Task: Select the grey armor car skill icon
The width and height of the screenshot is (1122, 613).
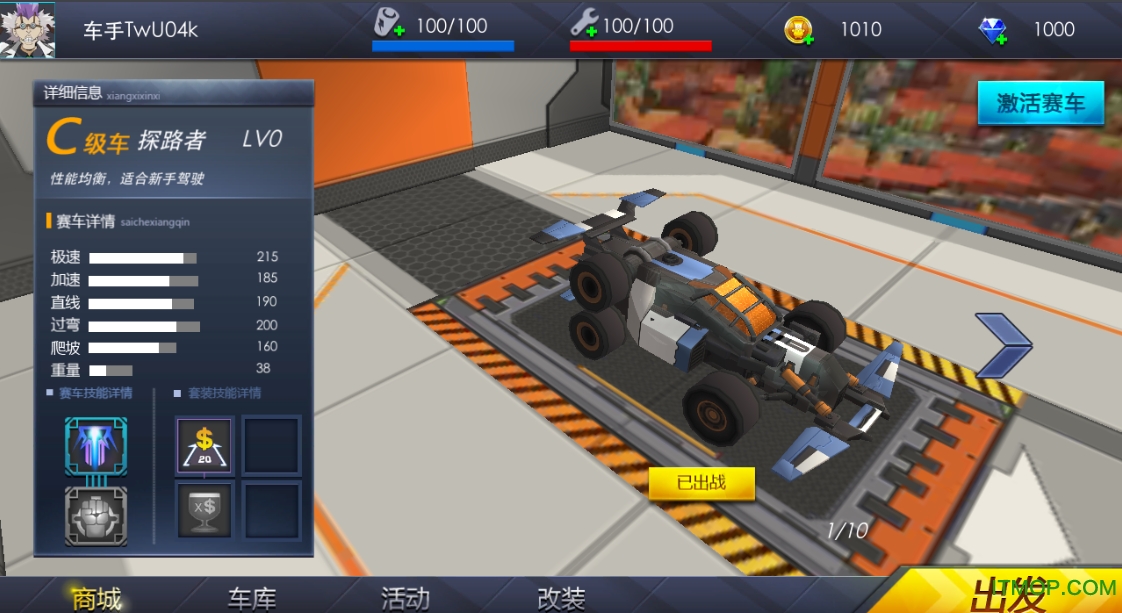Action: 96,515
